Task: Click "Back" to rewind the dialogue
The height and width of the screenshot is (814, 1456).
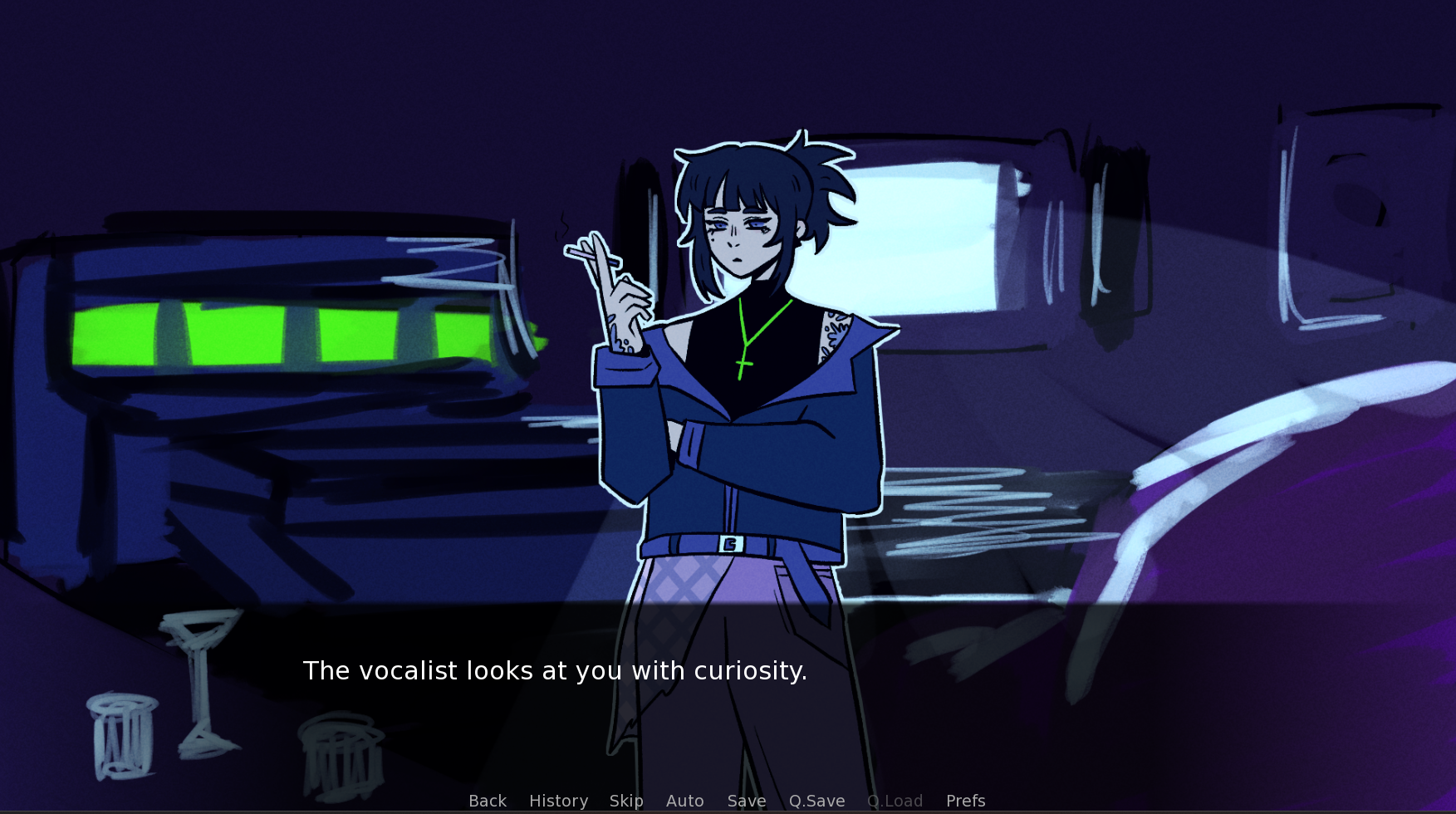Action: [x=487, y=801]
